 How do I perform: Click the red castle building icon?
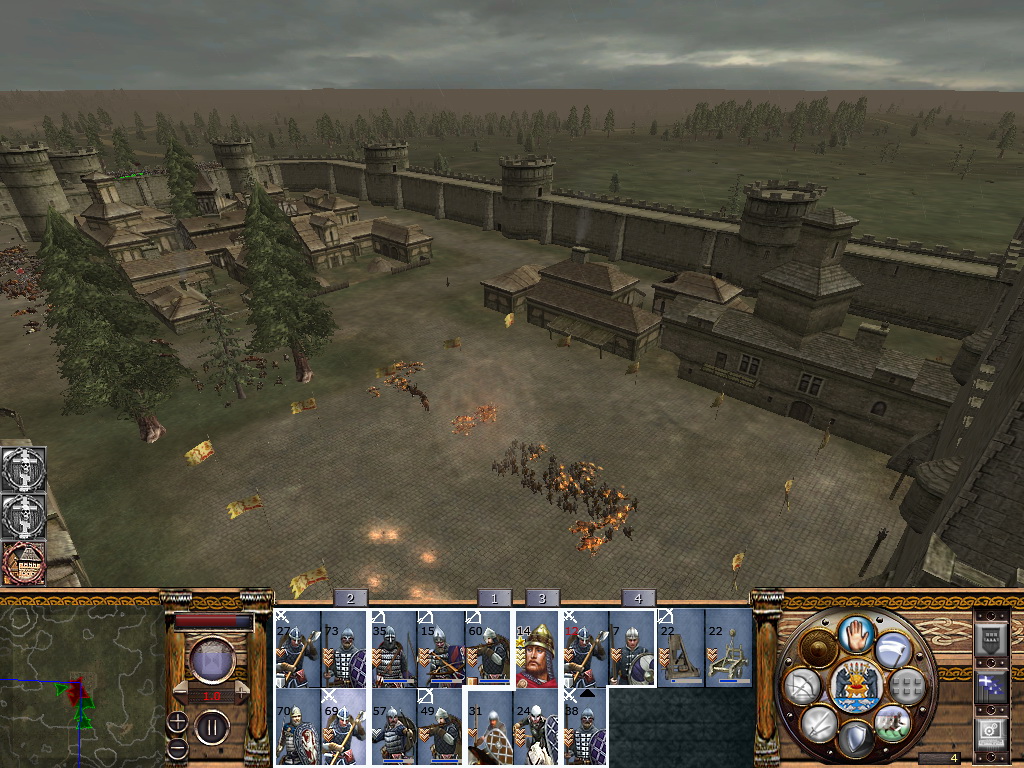22,563
